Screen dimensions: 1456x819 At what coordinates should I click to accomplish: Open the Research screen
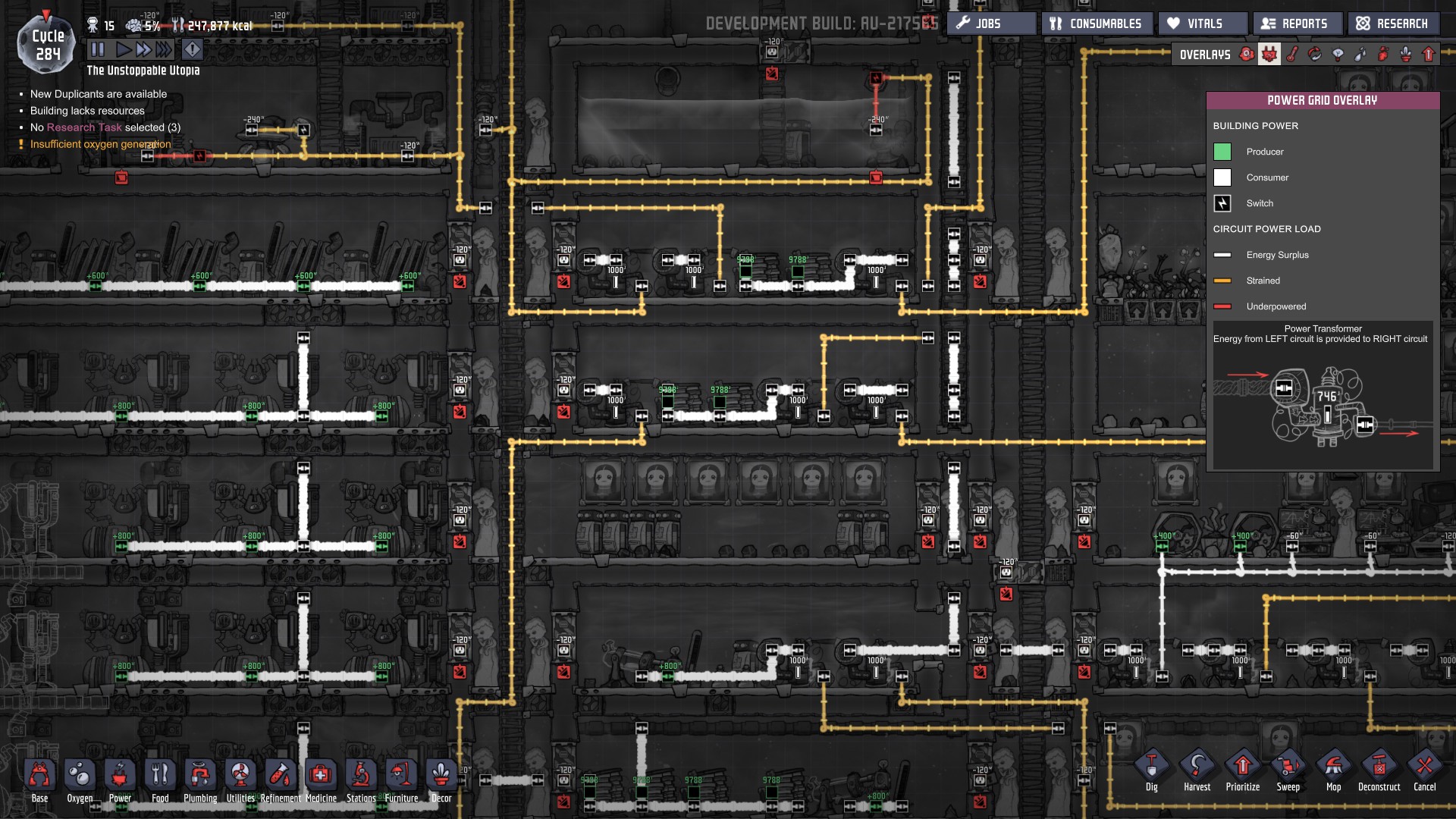point(1393,24)
